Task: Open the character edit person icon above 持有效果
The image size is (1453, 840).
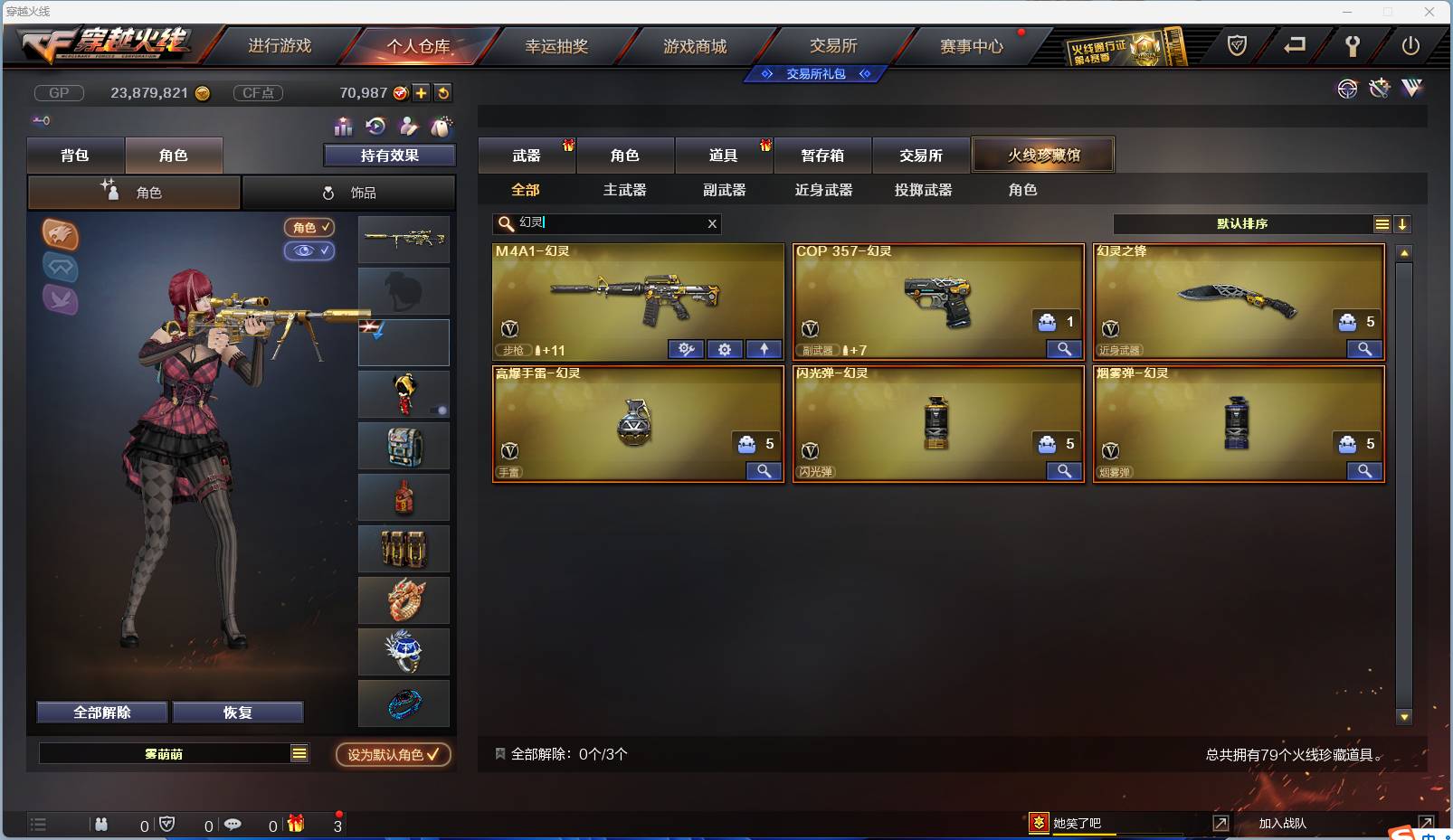Action: pyautogui.click(x=409, y=127)
